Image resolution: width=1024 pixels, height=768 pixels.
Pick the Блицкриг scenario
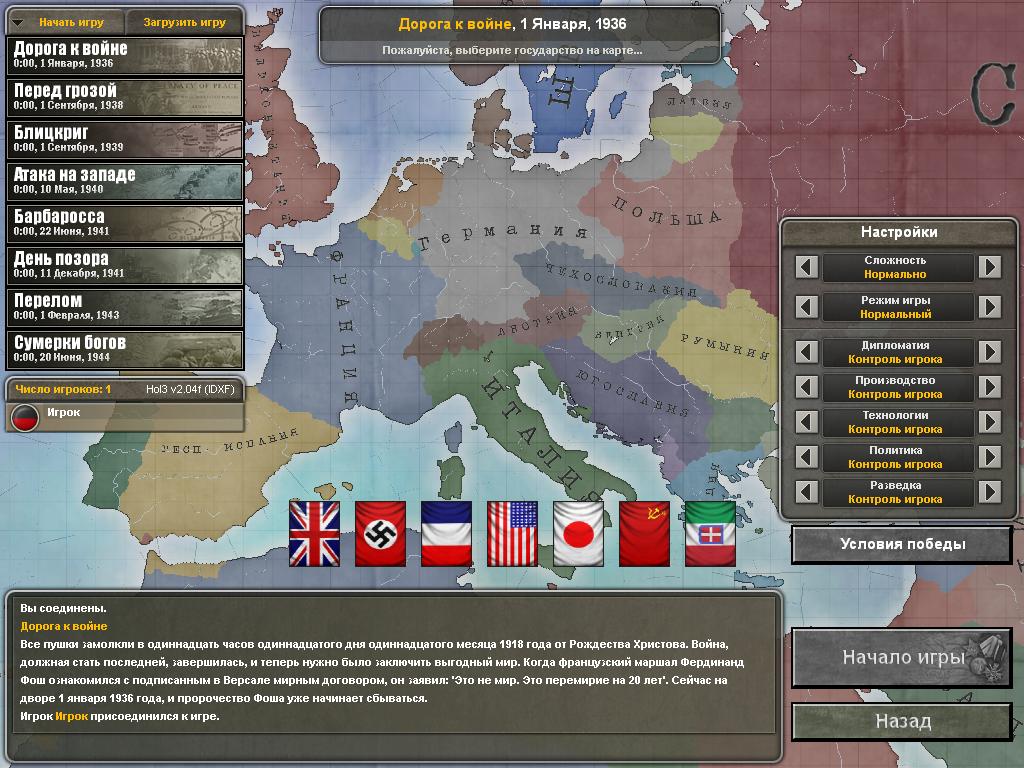pyautogui.click(x=125, y=139)
